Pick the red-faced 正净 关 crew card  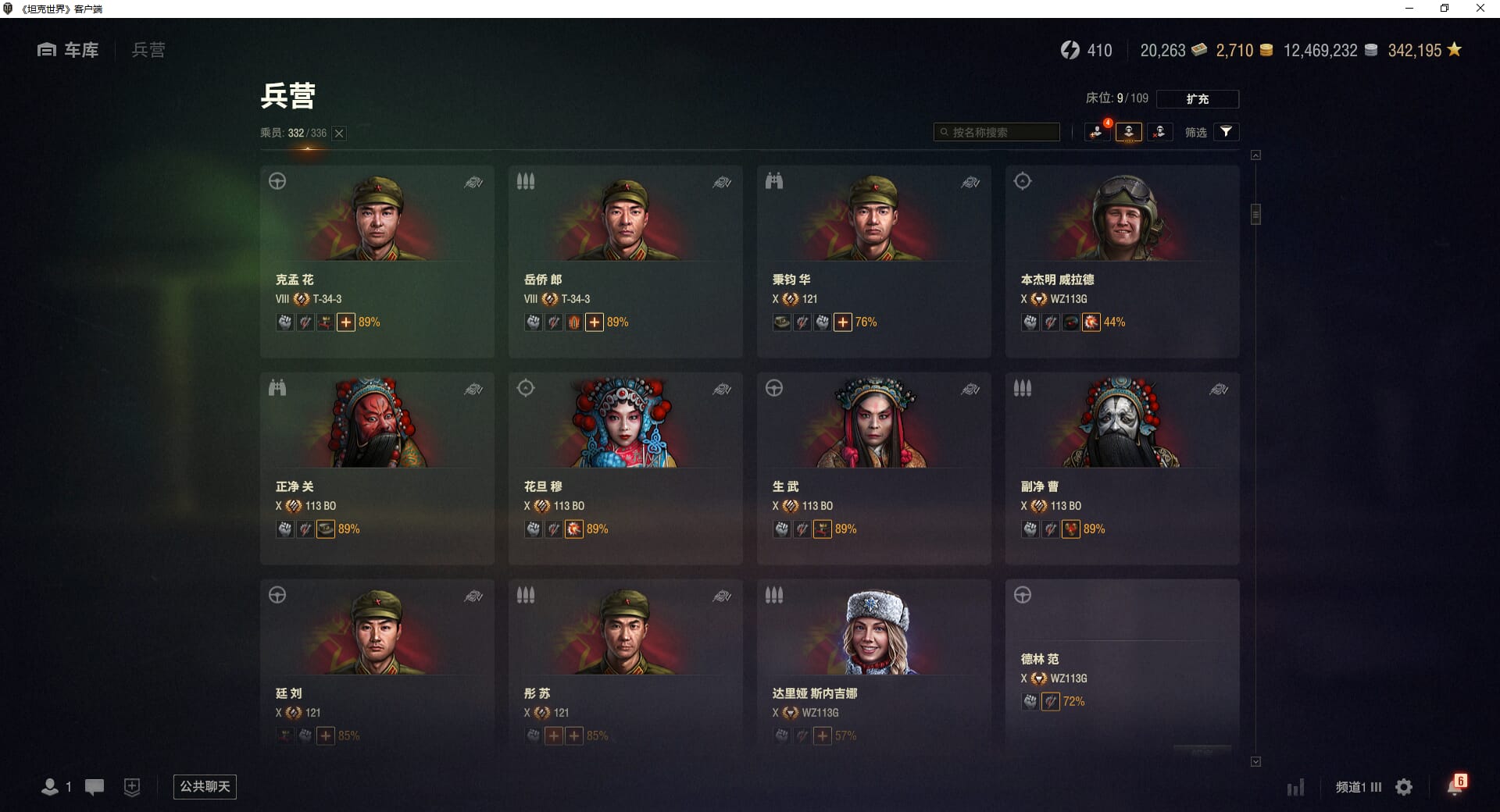[x=377, y=468]
